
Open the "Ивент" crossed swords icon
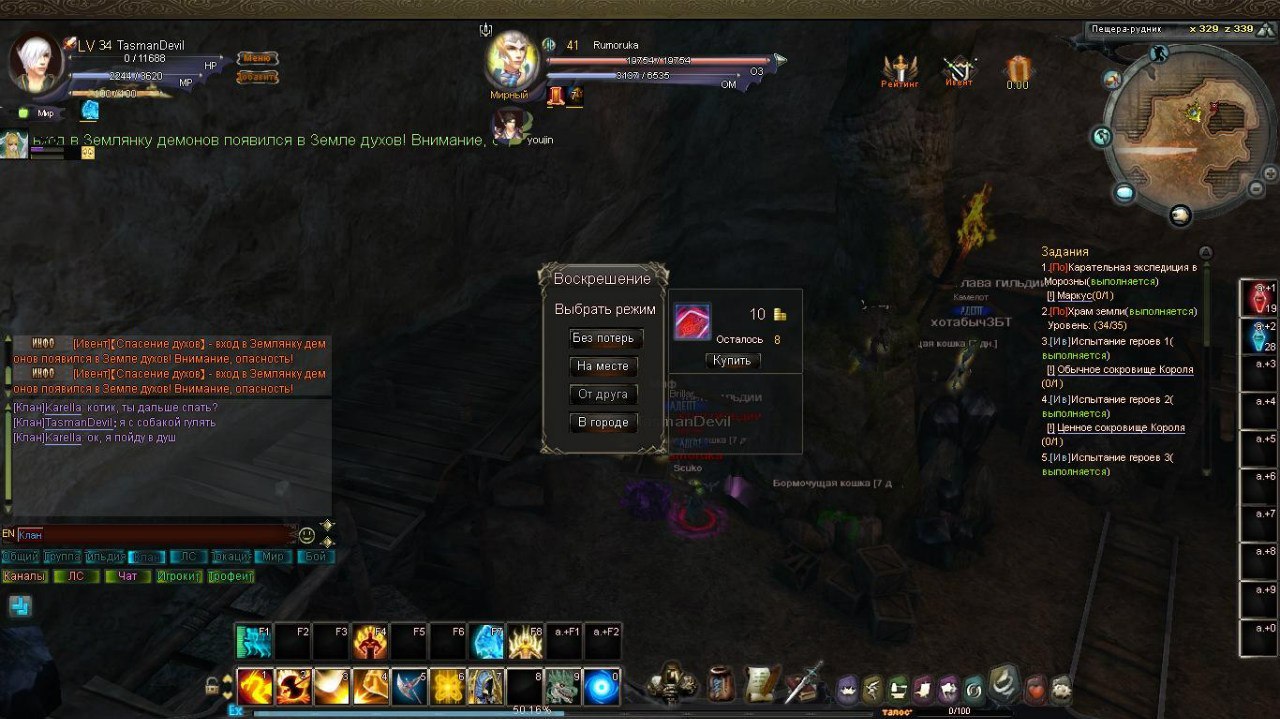tap(959, 71)
